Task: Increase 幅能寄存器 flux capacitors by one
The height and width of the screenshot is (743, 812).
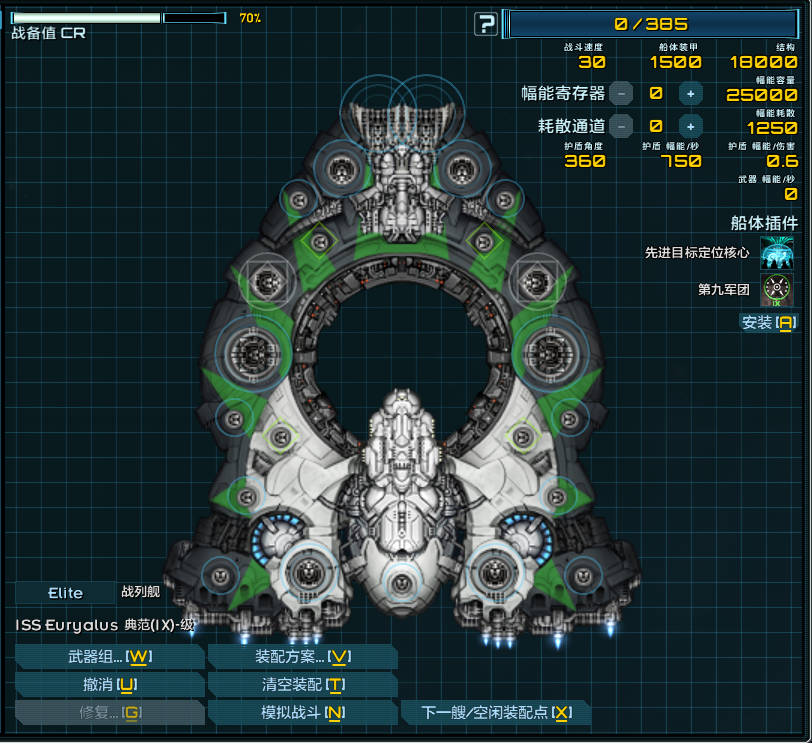Action: point(690,94)
